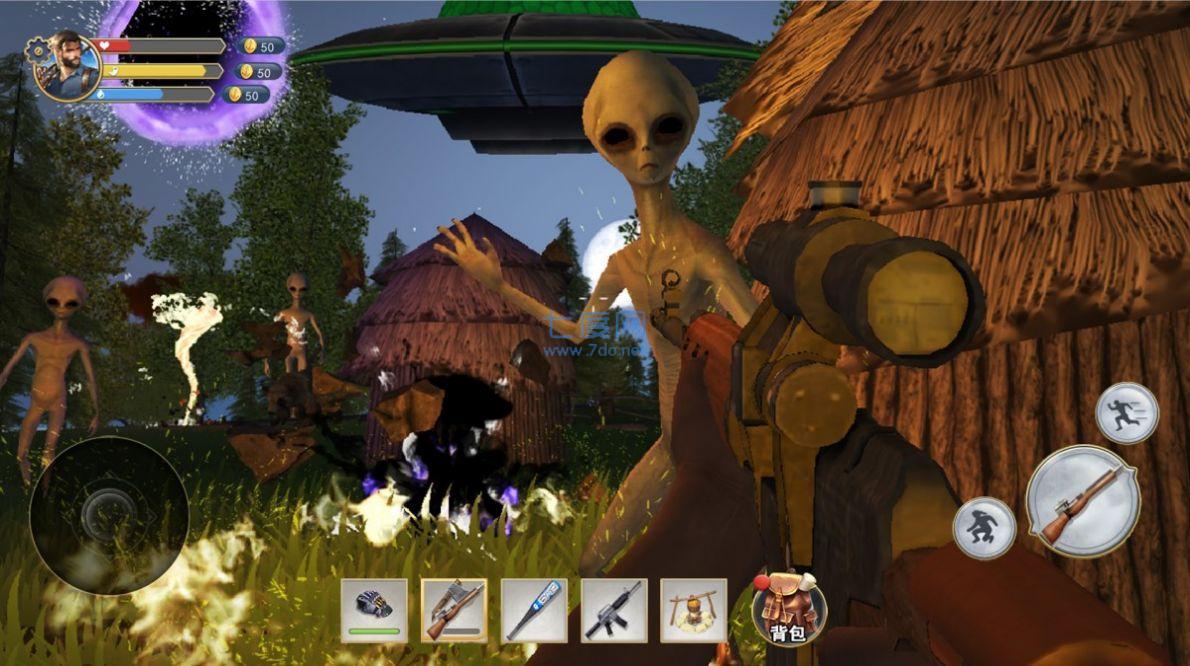Open the settings gear icon
The height and width of the screenshot is (666, 1190).
pyautogui.click(x=38, y=48)
